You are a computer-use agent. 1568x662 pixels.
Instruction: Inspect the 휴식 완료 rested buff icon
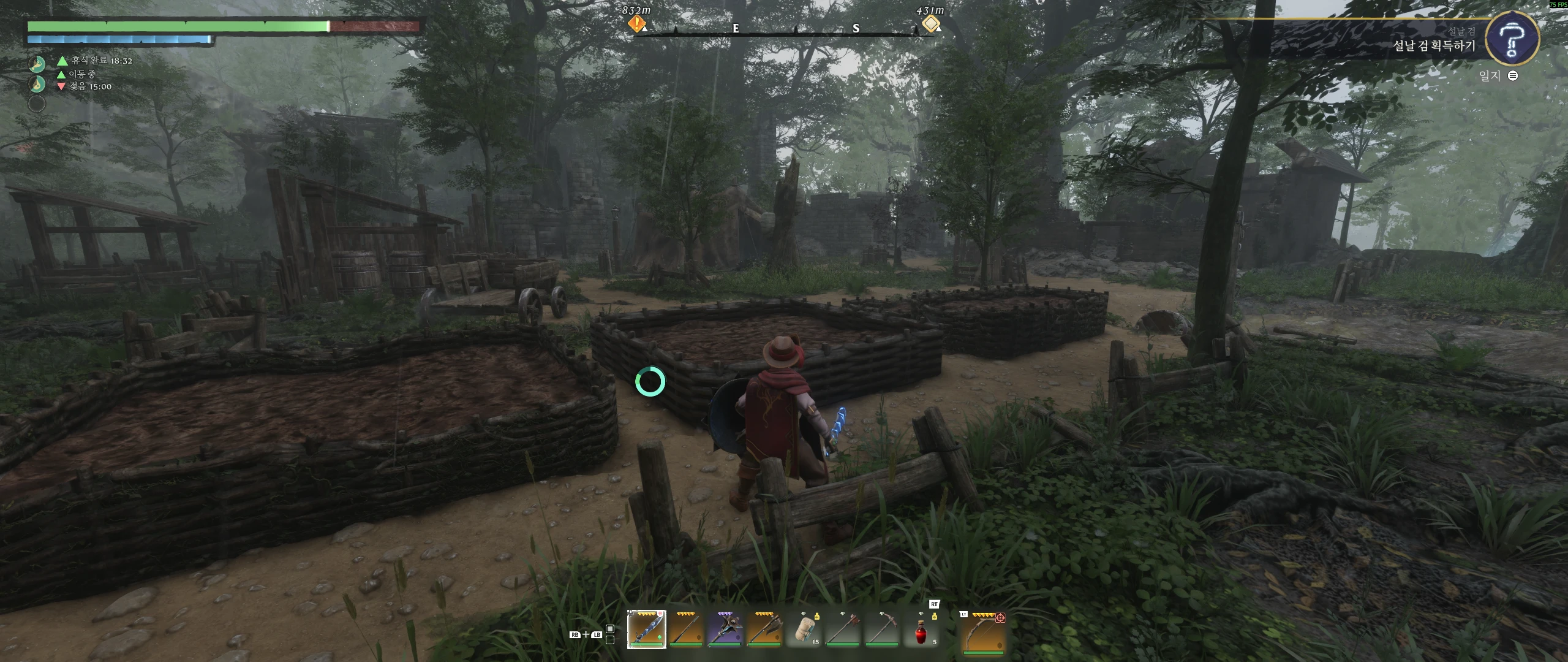click(37, 63)
